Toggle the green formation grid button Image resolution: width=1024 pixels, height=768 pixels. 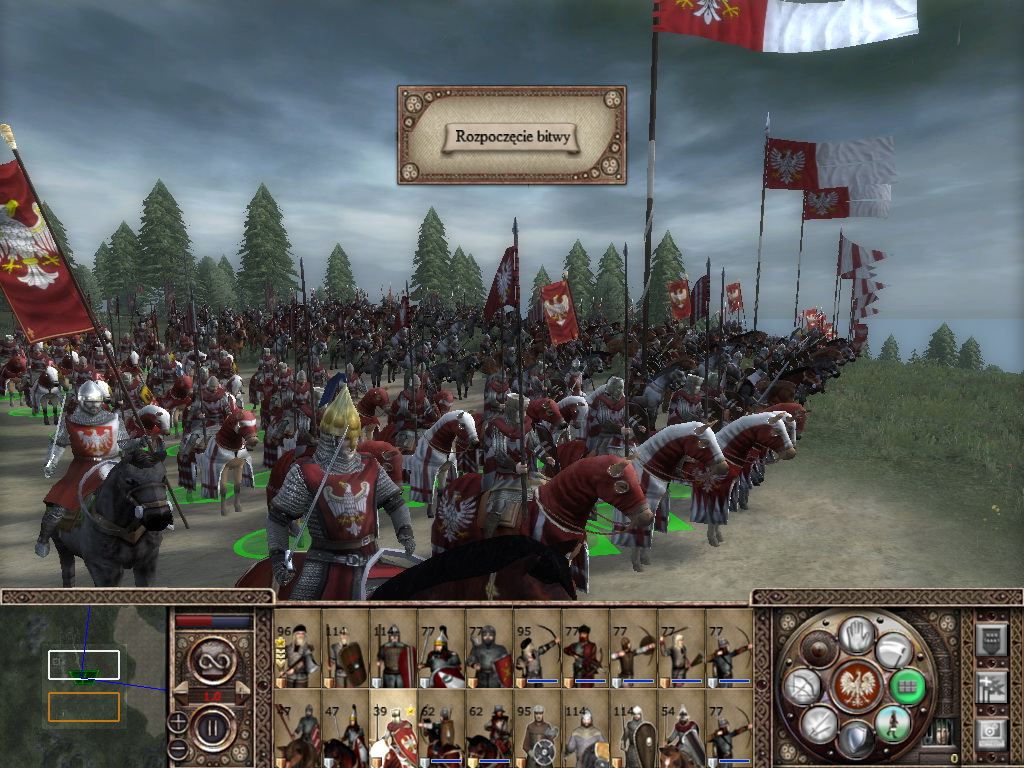906,685
